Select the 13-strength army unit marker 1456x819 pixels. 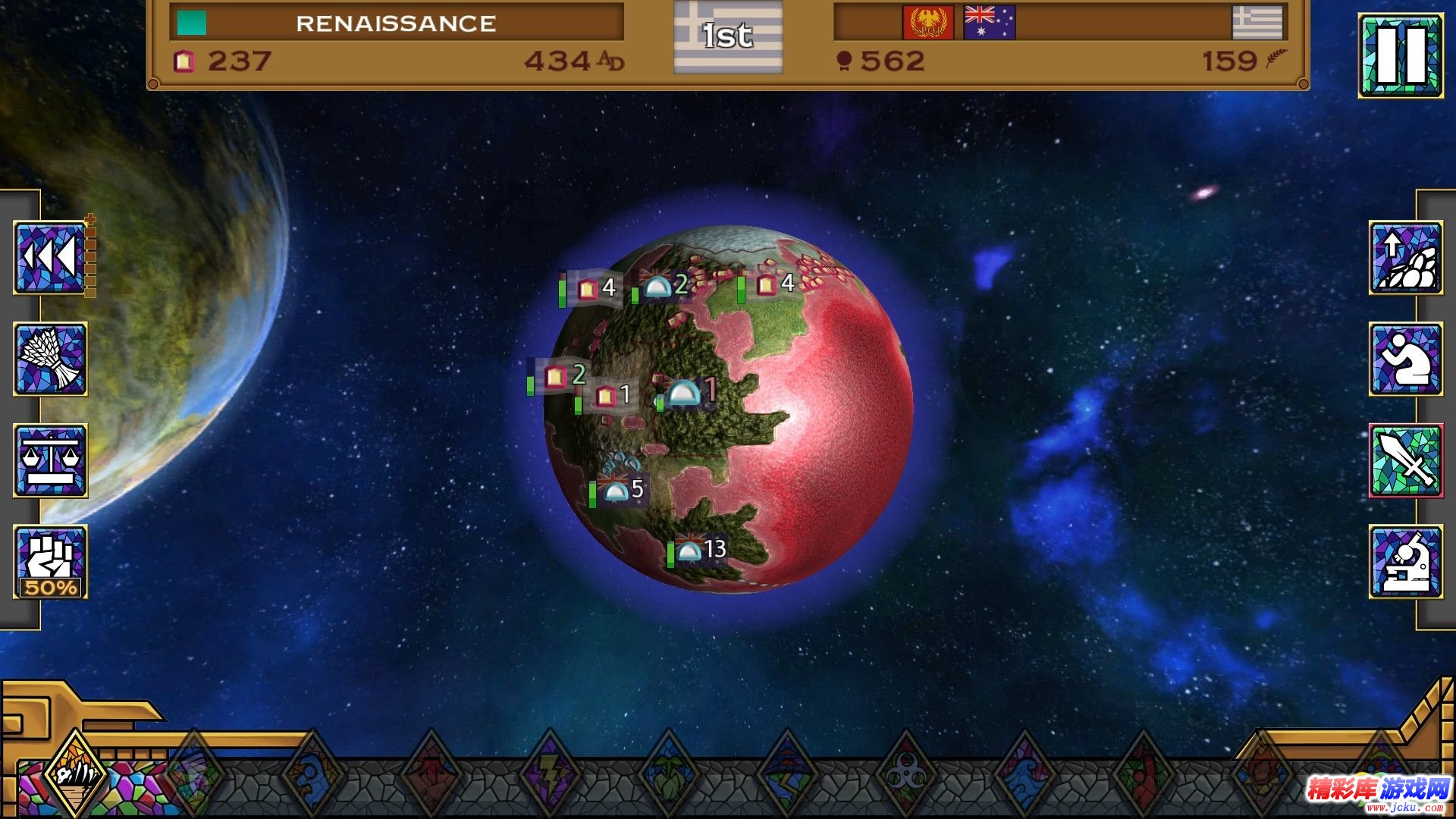(699, 550)
